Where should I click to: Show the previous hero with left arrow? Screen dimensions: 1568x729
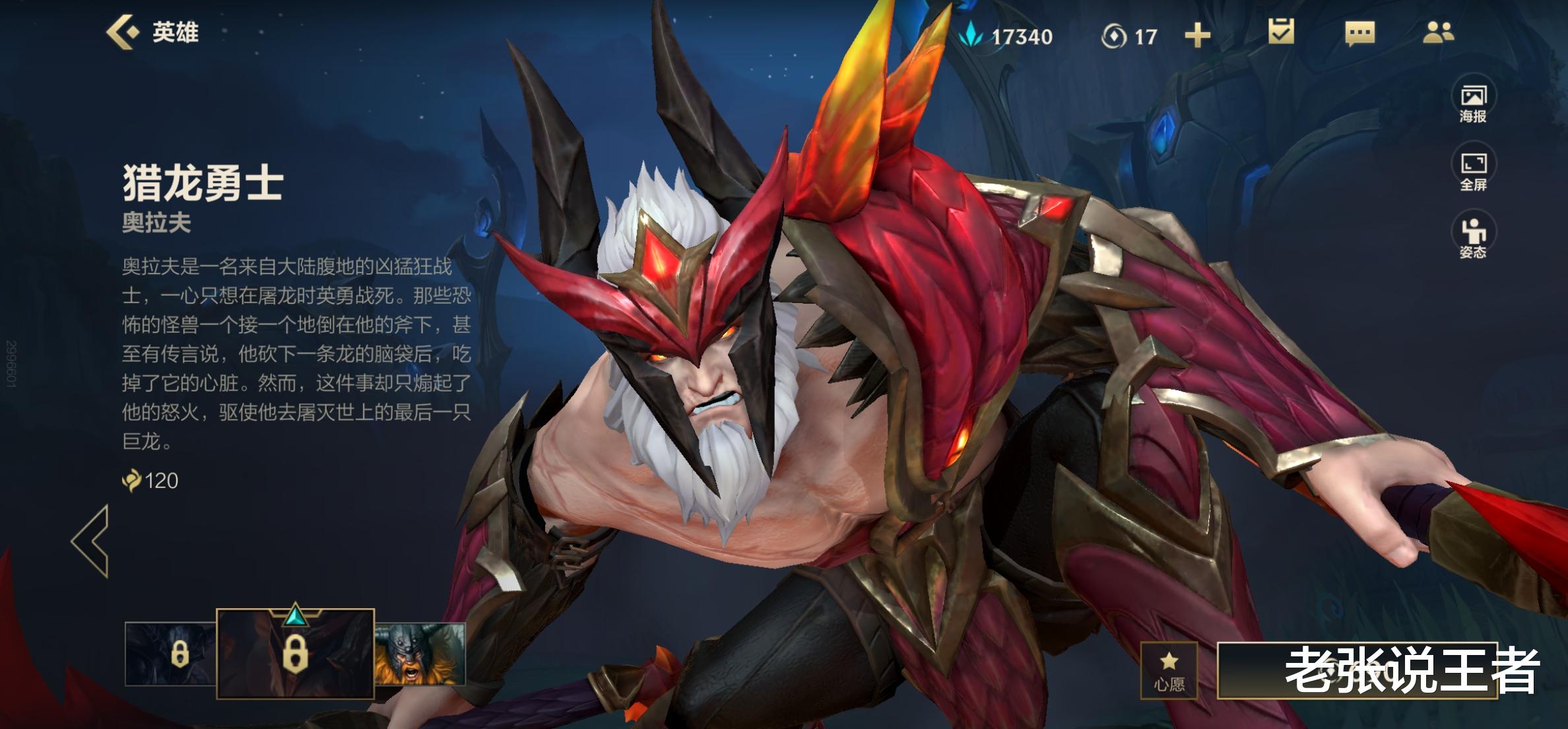(91, 541)
